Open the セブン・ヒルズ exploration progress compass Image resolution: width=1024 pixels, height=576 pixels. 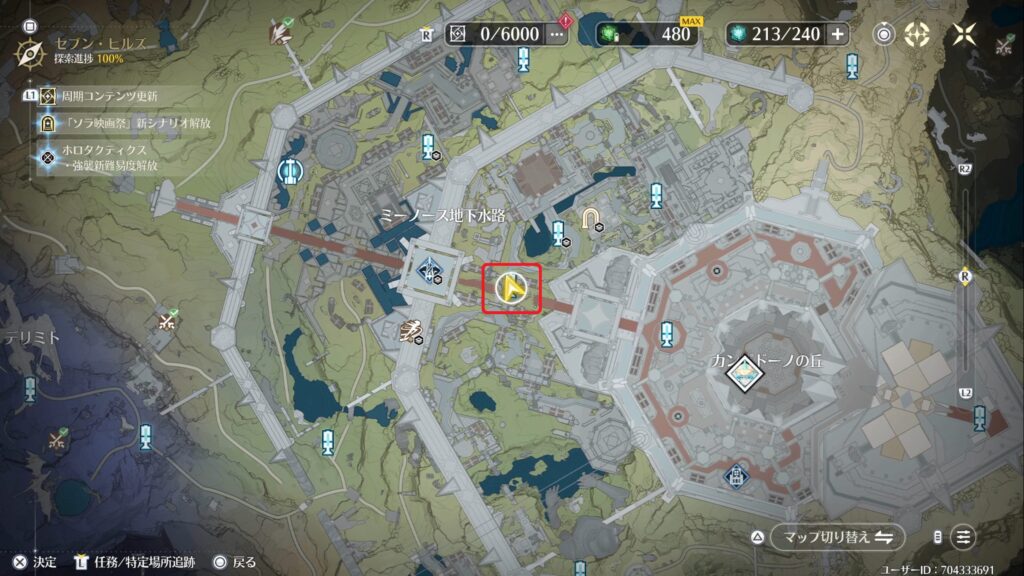pos(32,50)
